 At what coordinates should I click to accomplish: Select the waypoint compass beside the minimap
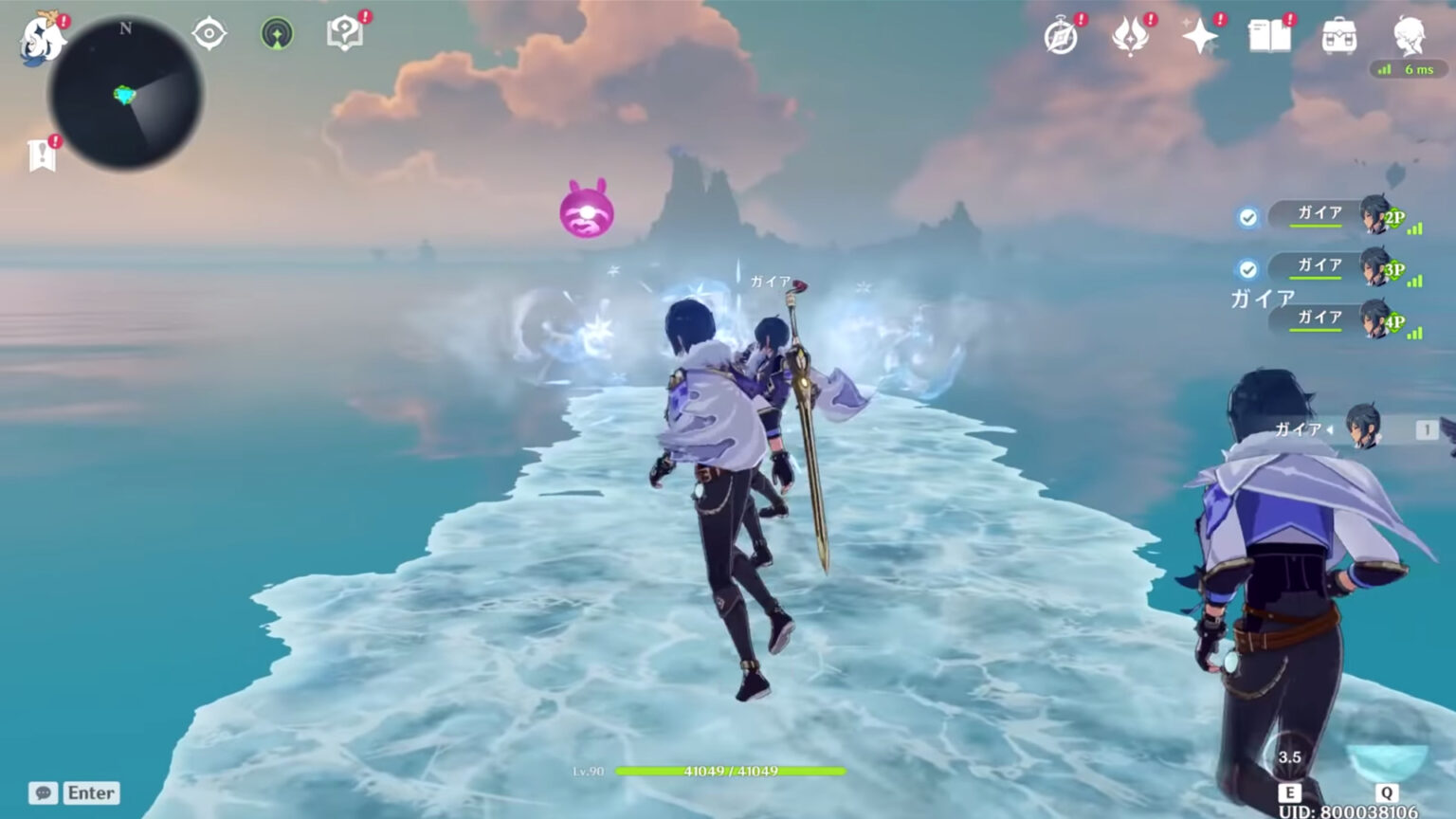(x=208, y=33)
